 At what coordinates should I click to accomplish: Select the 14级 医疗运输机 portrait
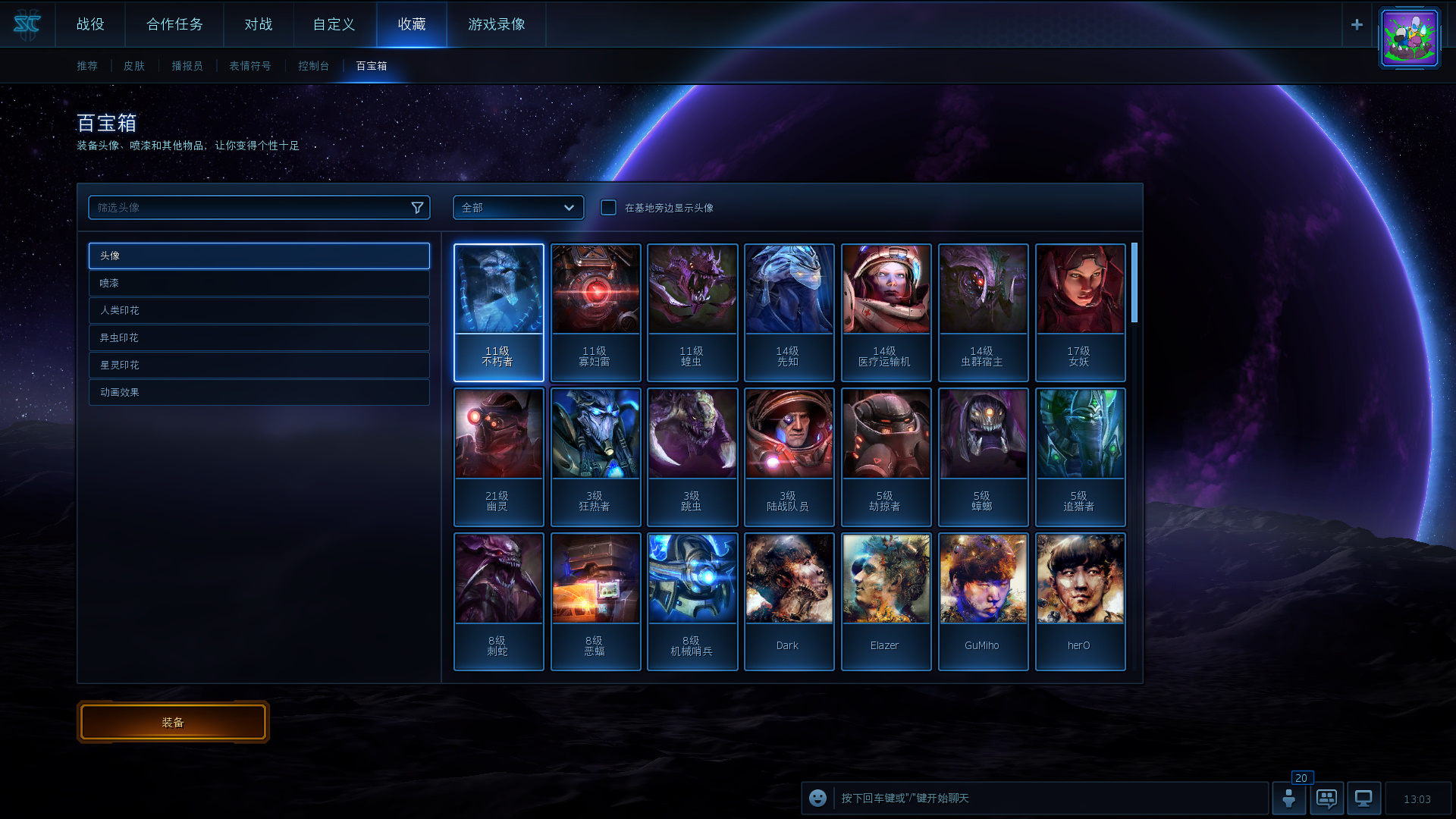(x=886, y=312)
